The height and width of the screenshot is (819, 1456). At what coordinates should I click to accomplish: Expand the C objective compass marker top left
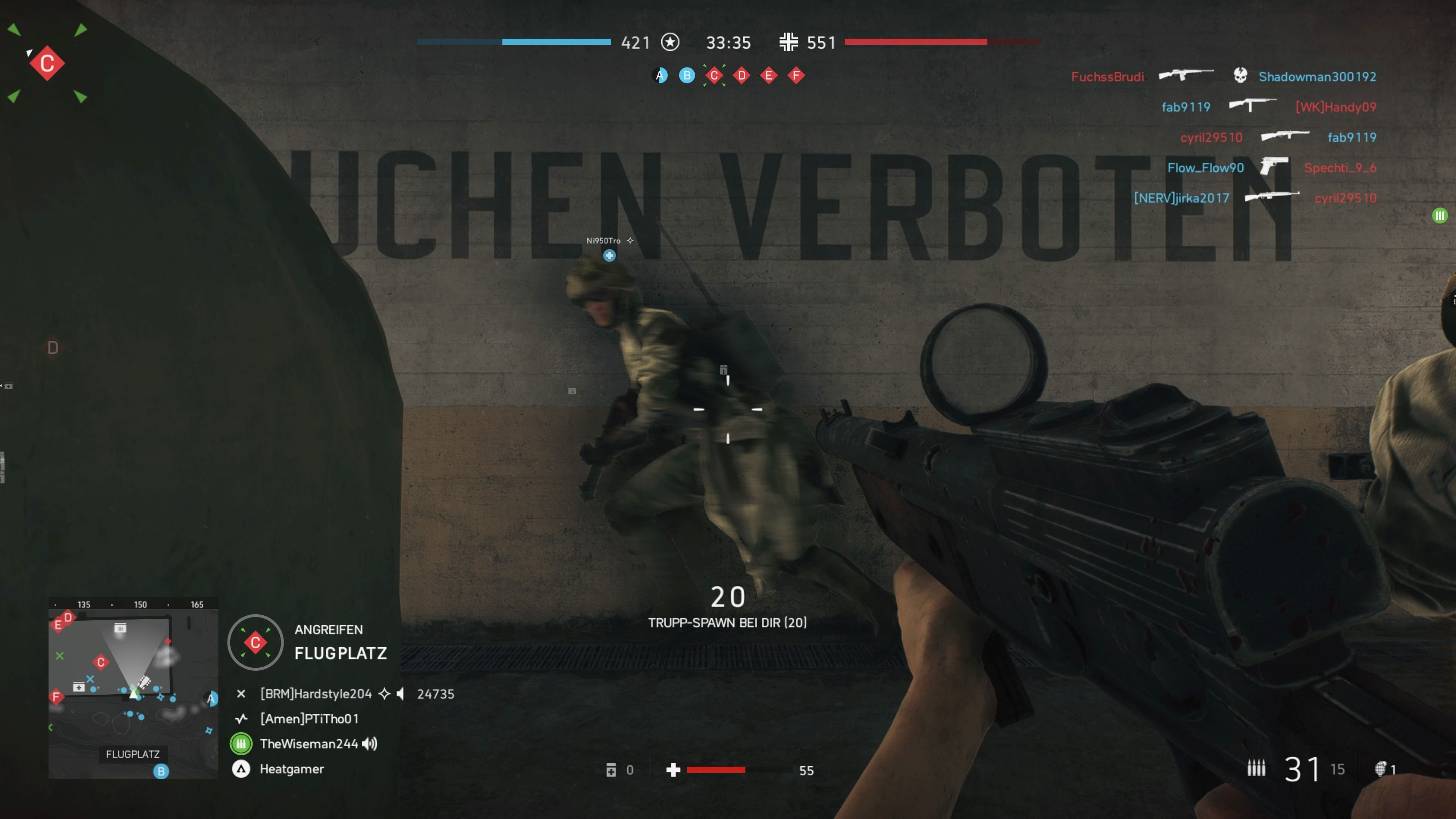(x=47, y=63)
